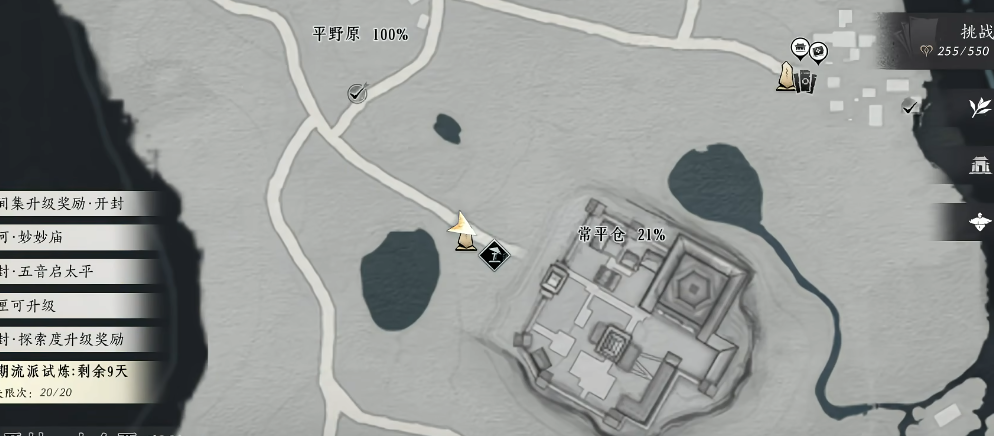
Task: Open the 探索度升级奖励 exploration reward entry
Action: (x=75, y=340)
